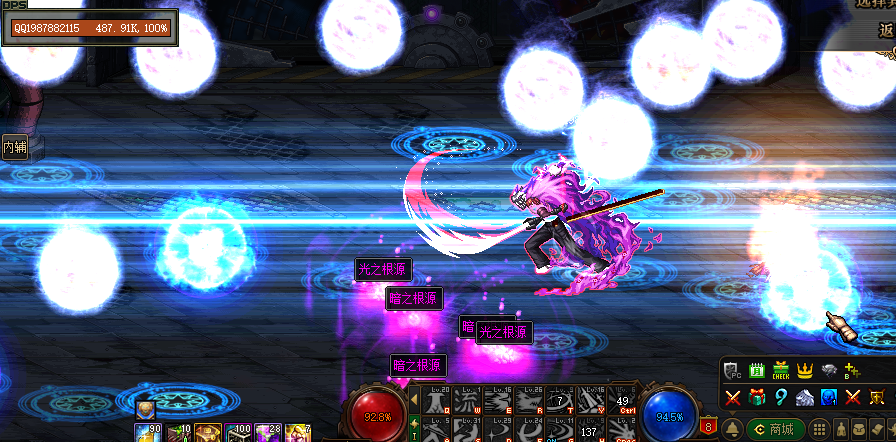Screen dimensions: 896x442
Task: Open the nine-dot grid menu
Action: coord(819,428)
